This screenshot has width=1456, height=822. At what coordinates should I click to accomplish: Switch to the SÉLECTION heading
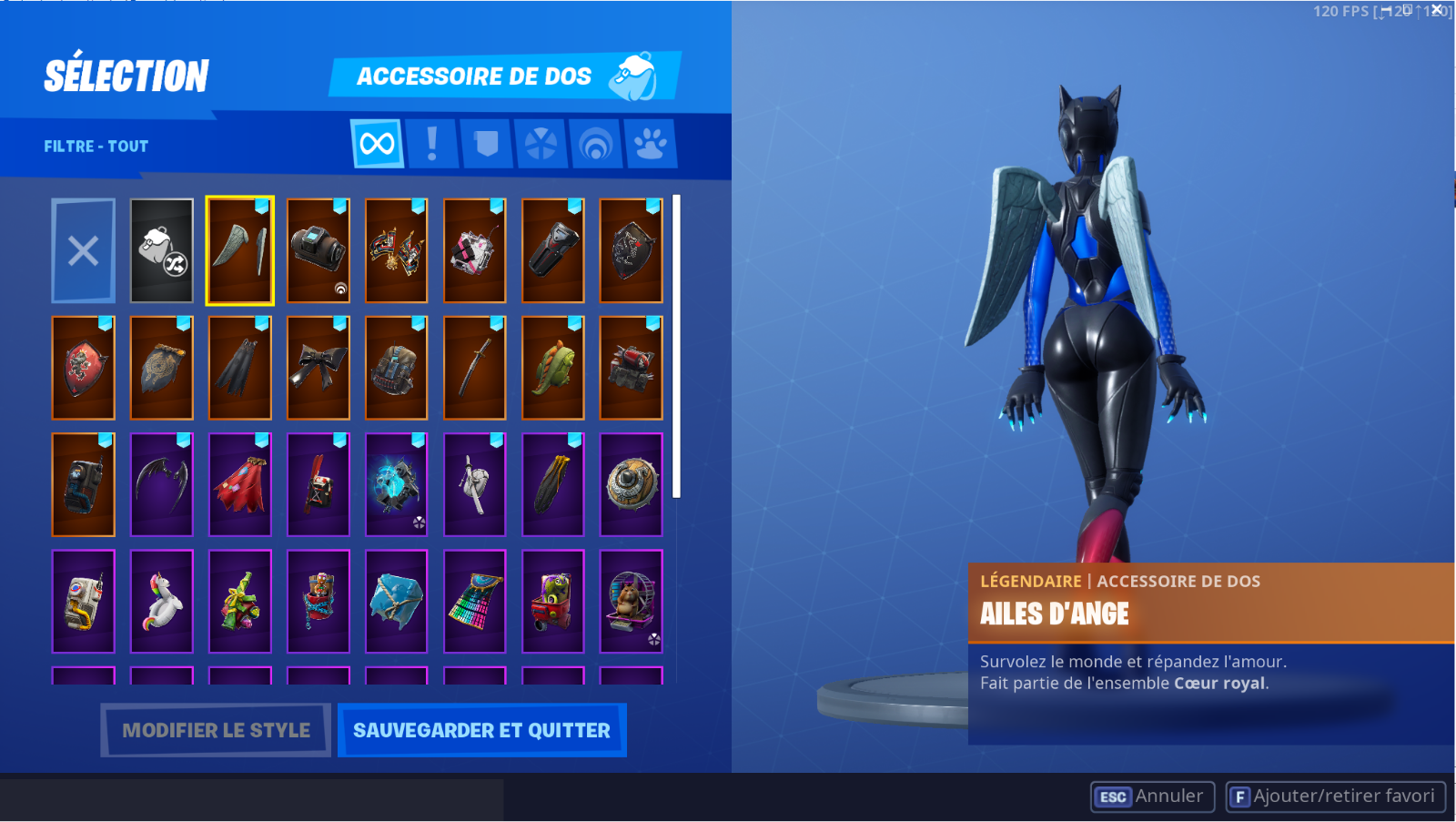tap(127, 76)
